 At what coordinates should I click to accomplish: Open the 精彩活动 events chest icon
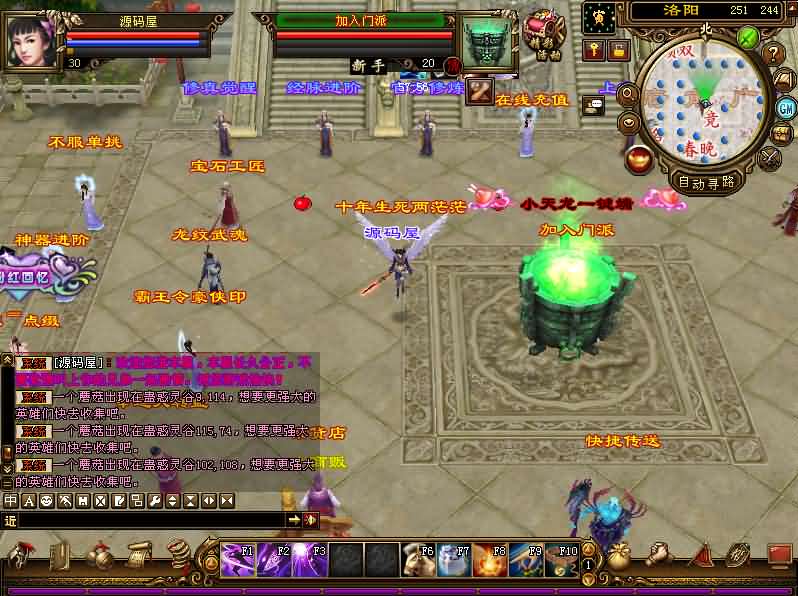click(542, 33)
